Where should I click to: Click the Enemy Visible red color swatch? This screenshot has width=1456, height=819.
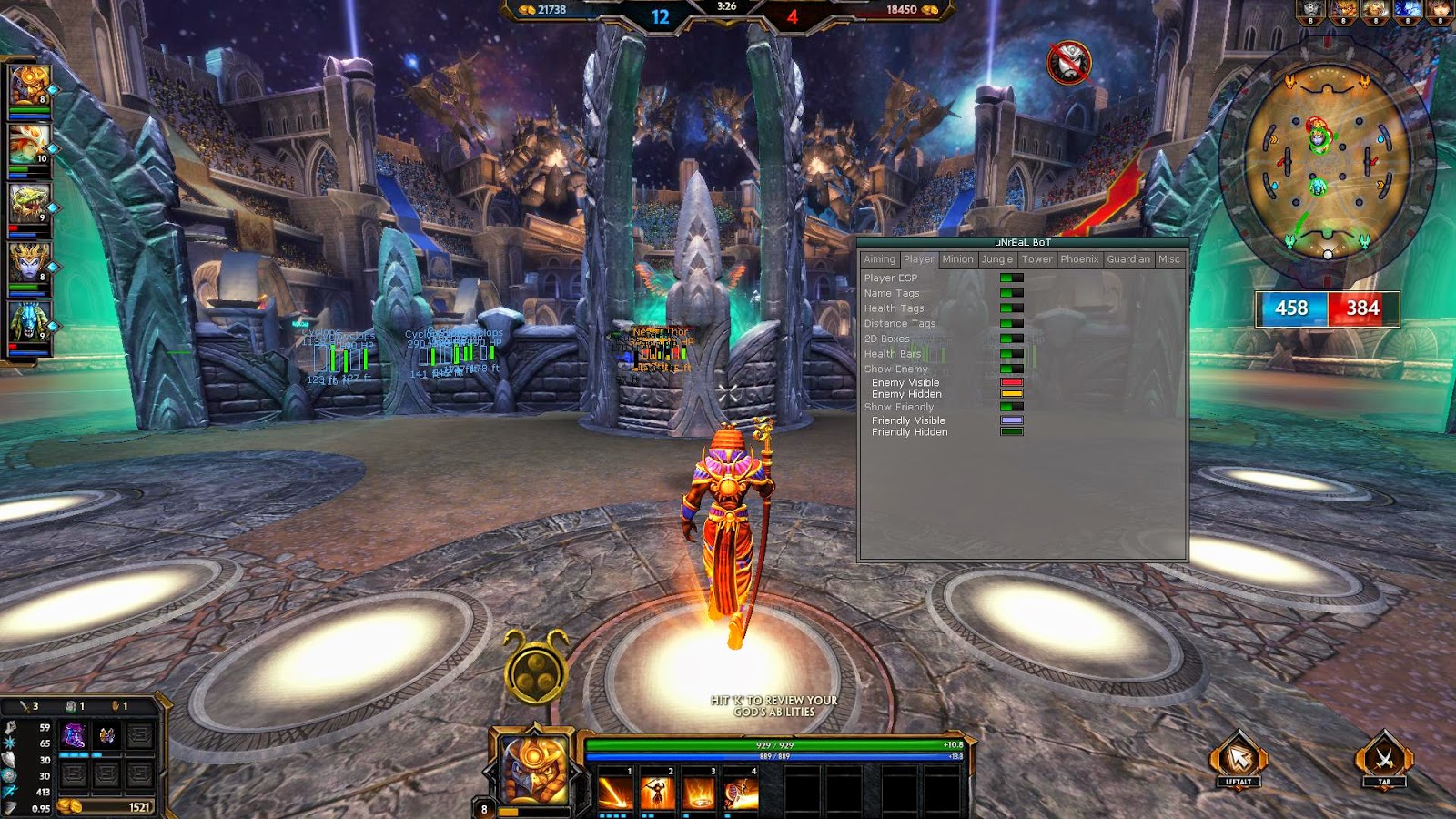click(x=1012, y=382)
